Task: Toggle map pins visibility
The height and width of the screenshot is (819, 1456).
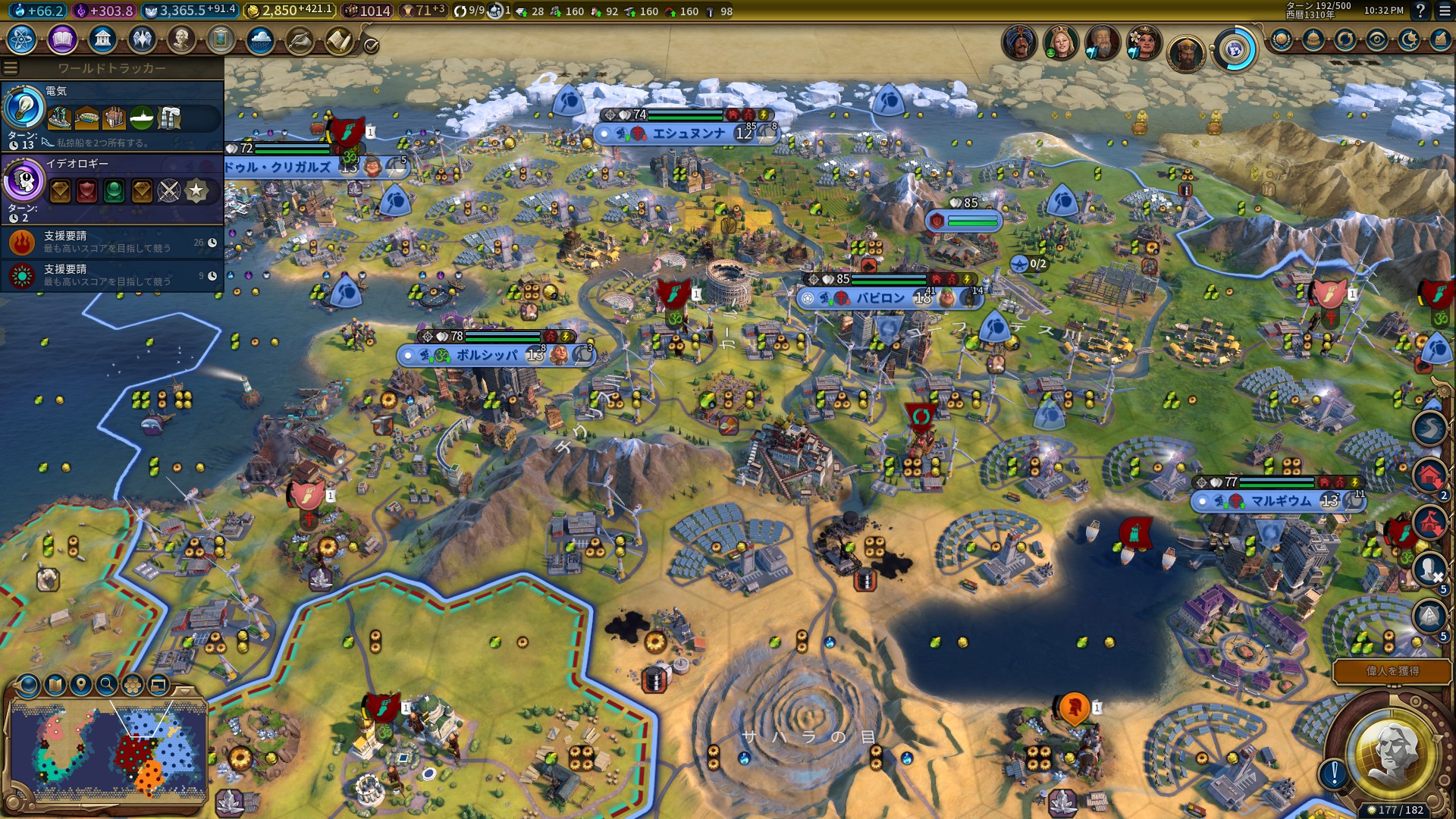Action: pos(80,686)
